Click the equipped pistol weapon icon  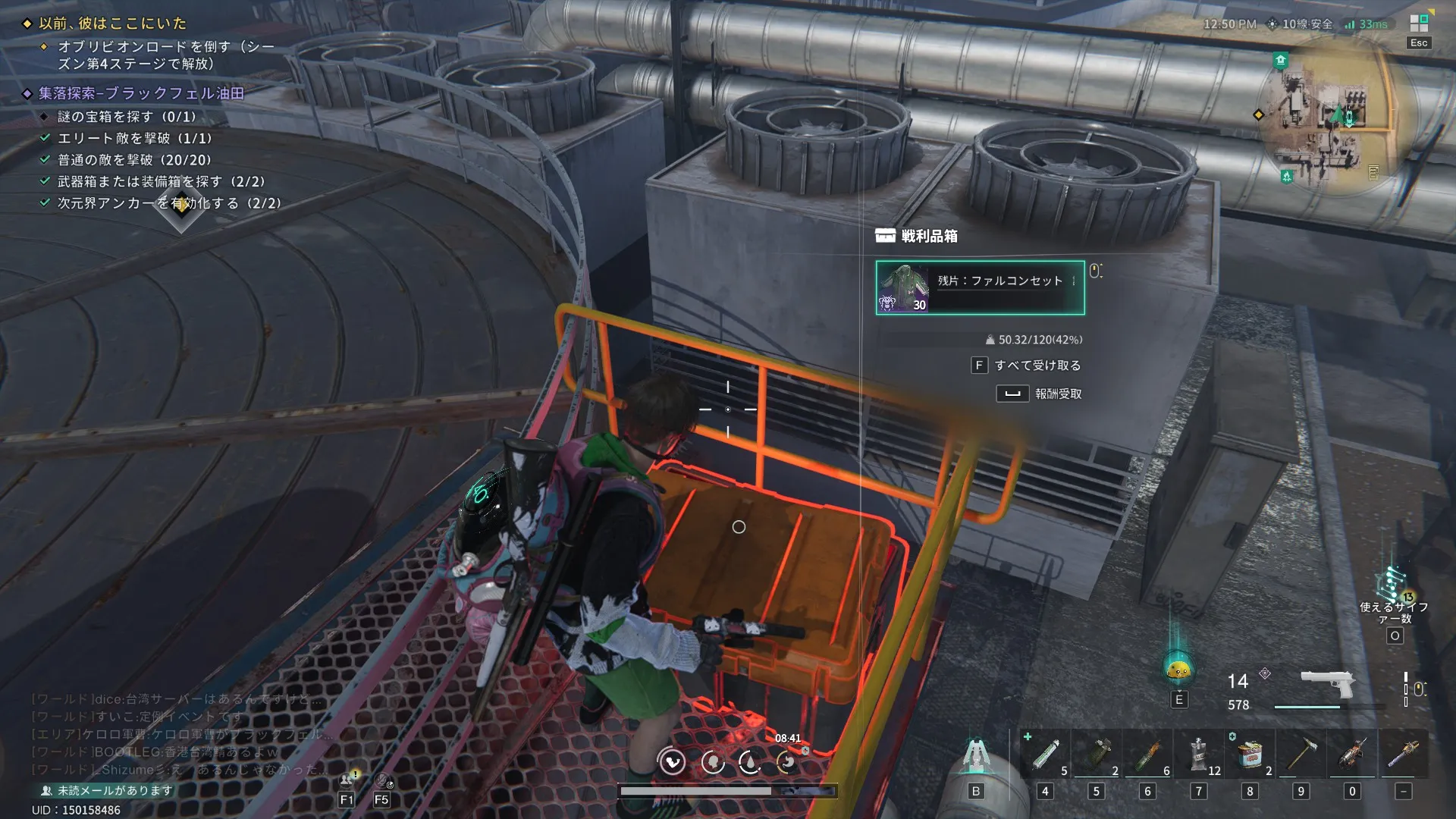[1327, 685]
